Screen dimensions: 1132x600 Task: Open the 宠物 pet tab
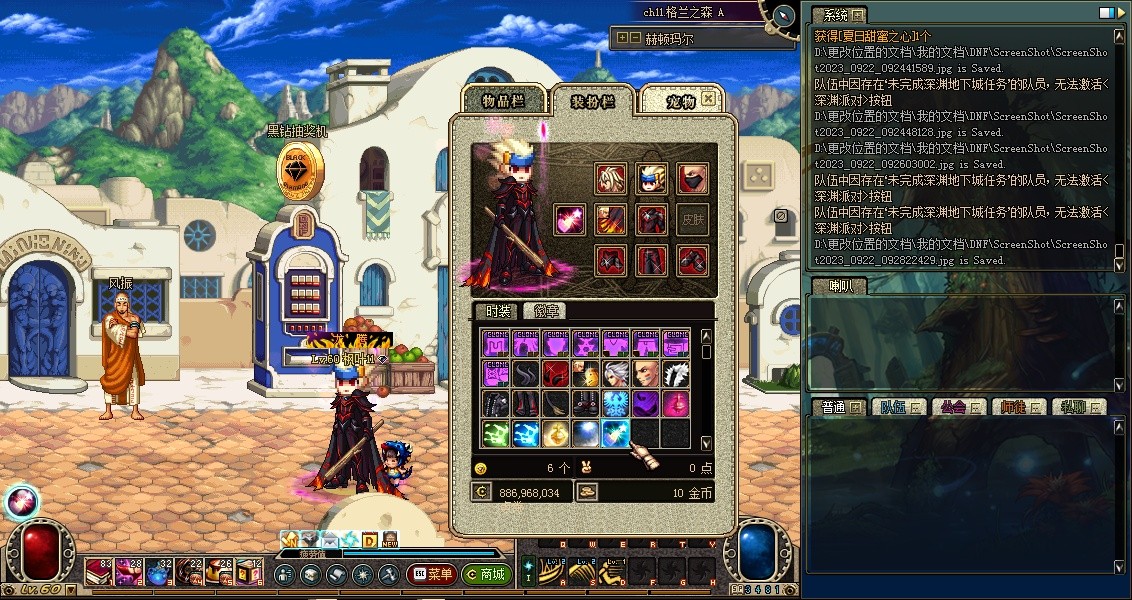[680, 101]
